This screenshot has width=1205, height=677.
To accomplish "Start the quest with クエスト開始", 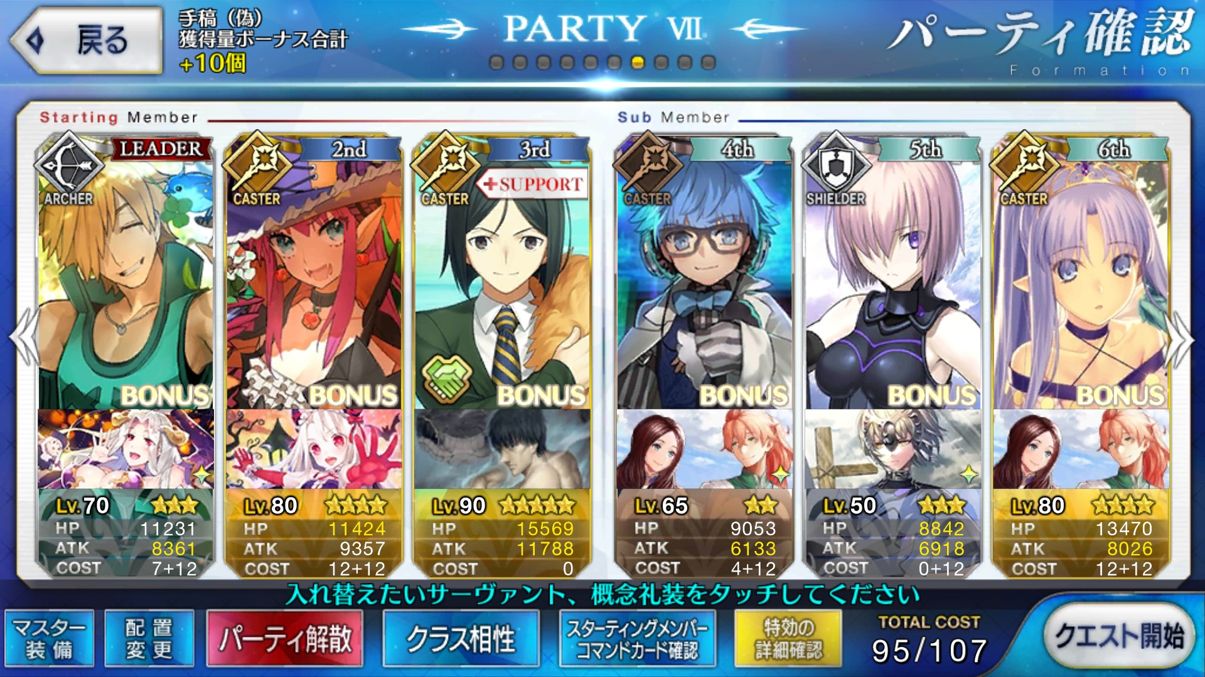I will [x=1119, y=636].
